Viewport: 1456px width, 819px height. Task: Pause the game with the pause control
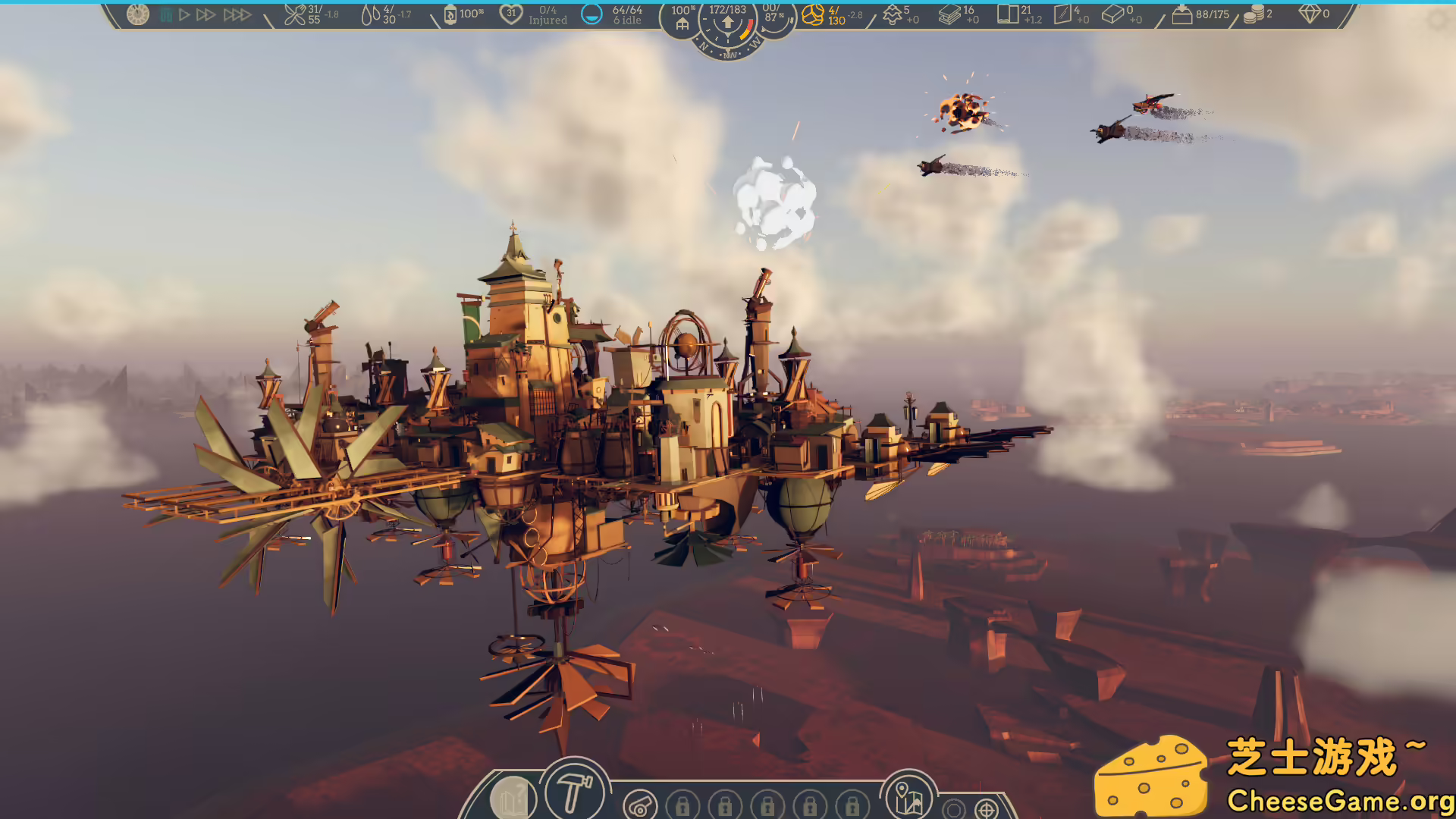[168, 13]
